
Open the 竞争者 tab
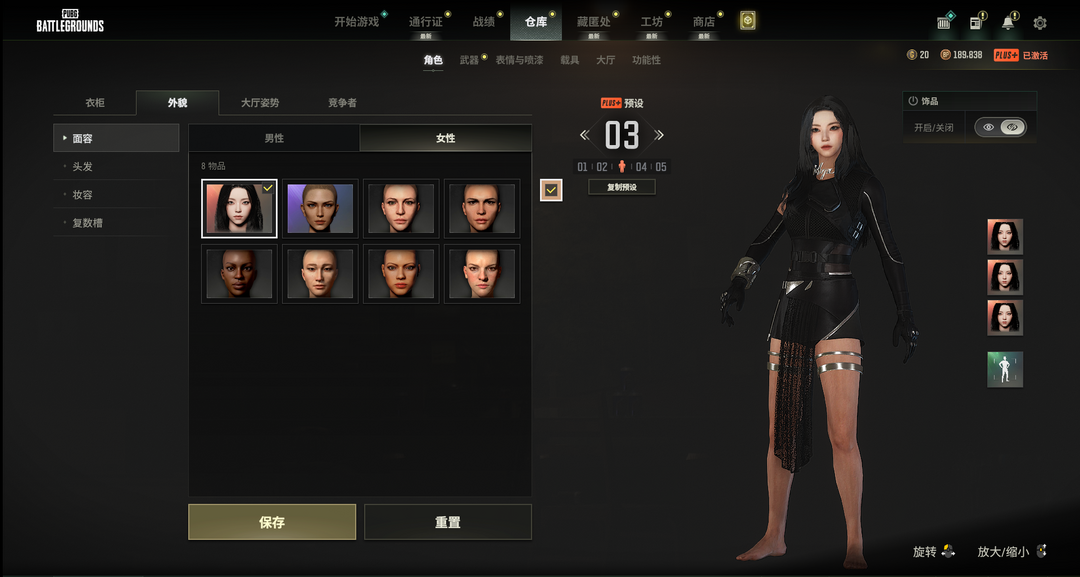pyautogui.click(x=342, y=103)
